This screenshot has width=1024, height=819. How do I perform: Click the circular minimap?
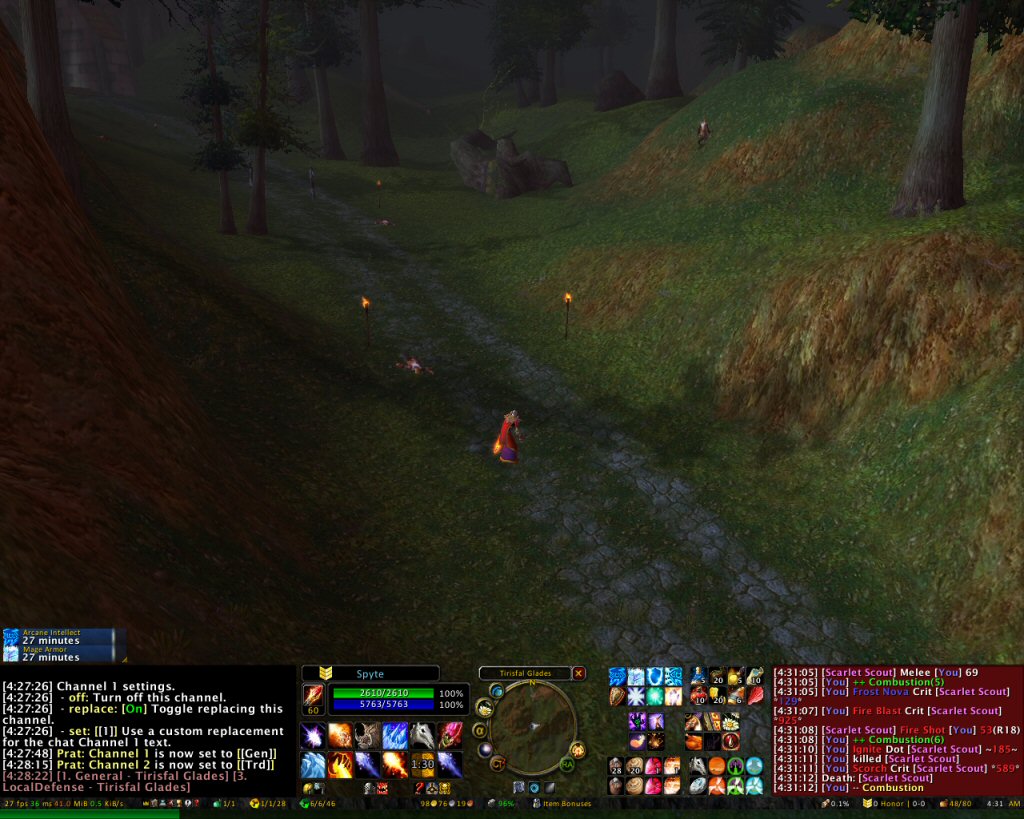point(531,724)
